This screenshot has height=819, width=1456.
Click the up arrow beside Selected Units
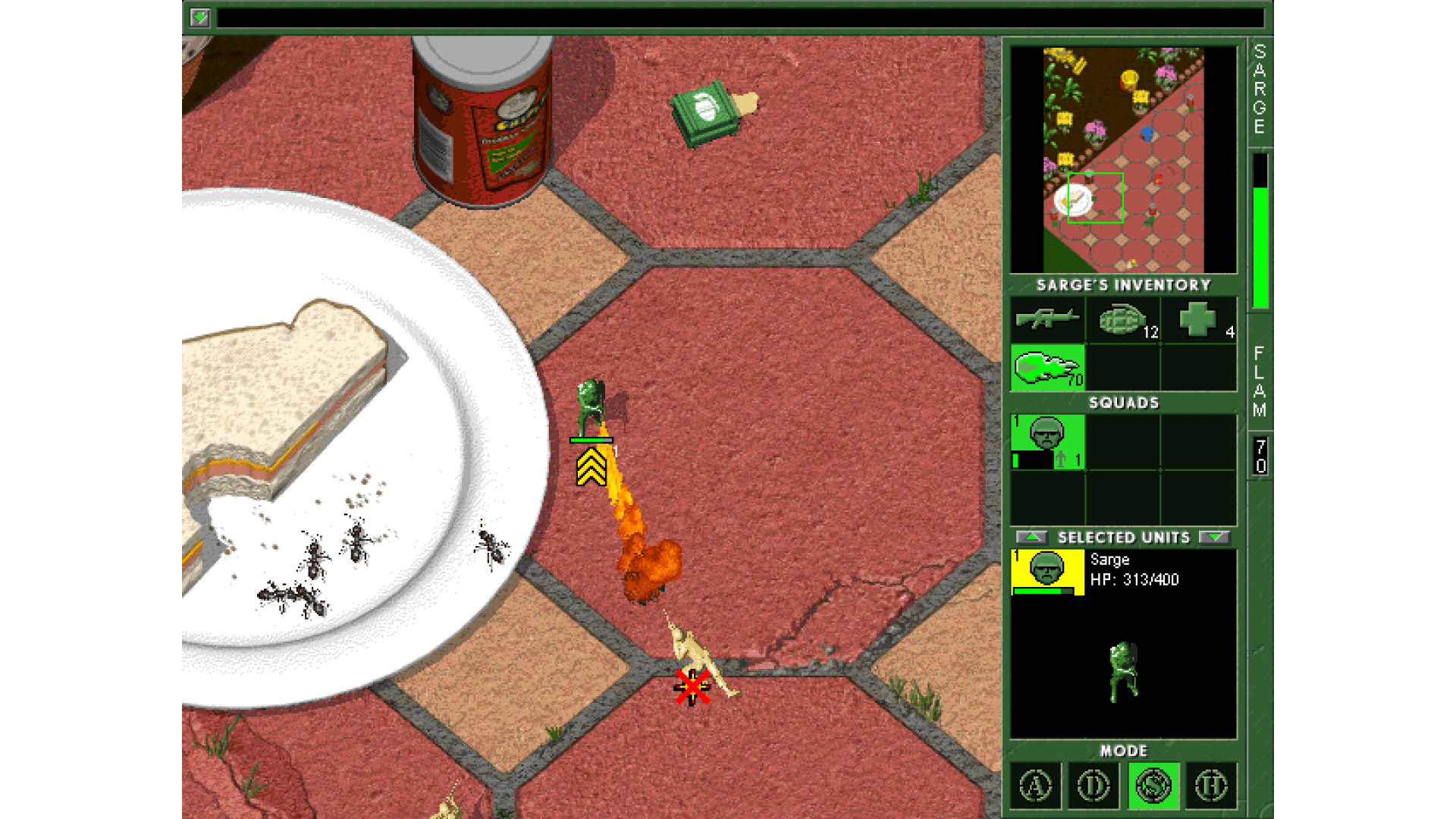point(1031,538)
